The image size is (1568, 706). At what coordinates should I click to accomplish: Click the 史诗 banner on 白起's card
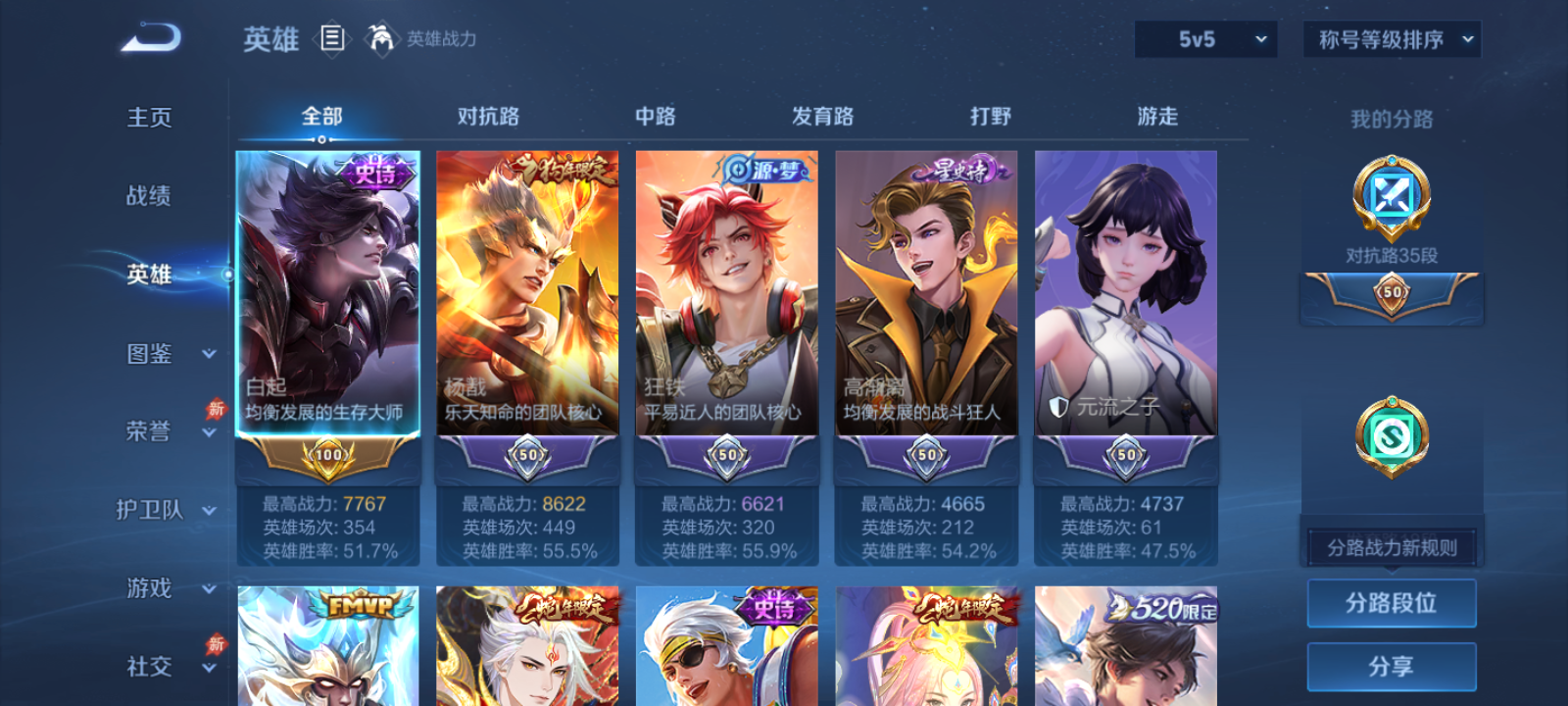(x=375, y=172)
